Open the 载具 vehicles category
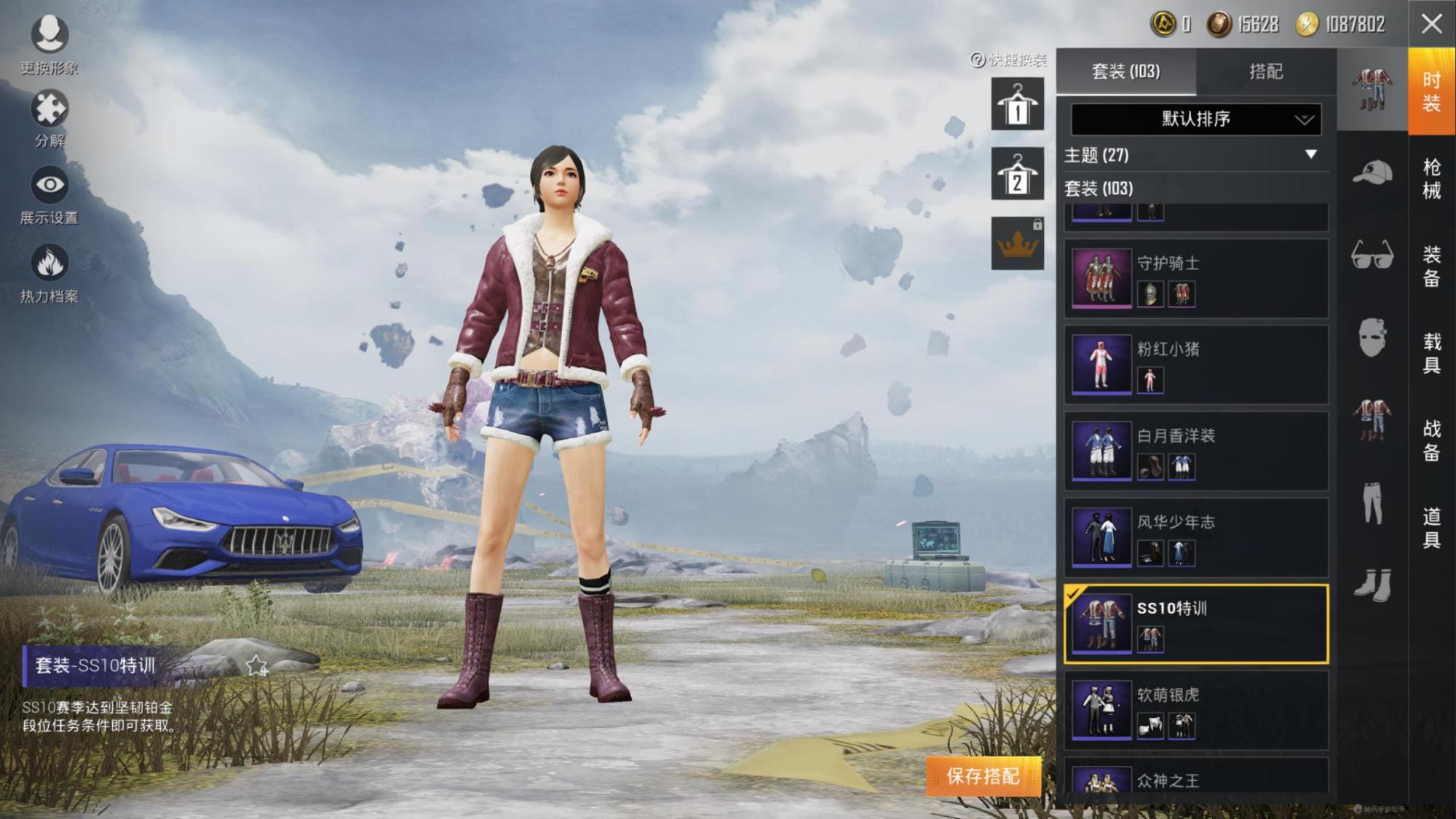 (x=1431, y=353)
